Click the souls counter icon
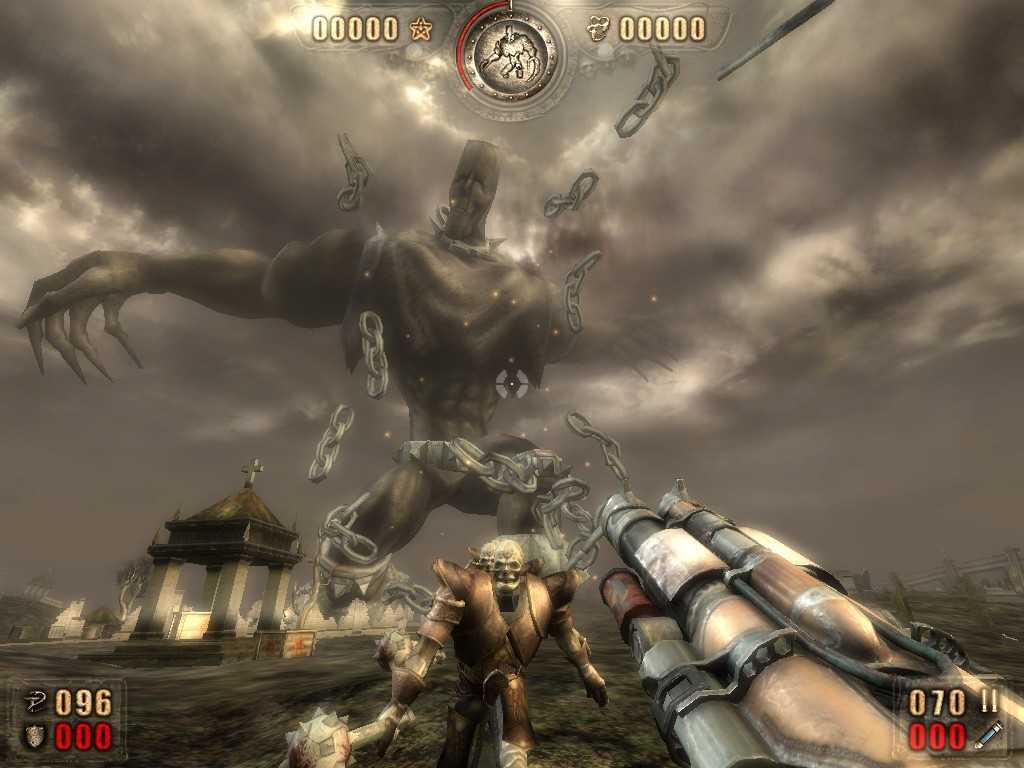1024x768 pixels. (x=600, y=29)
